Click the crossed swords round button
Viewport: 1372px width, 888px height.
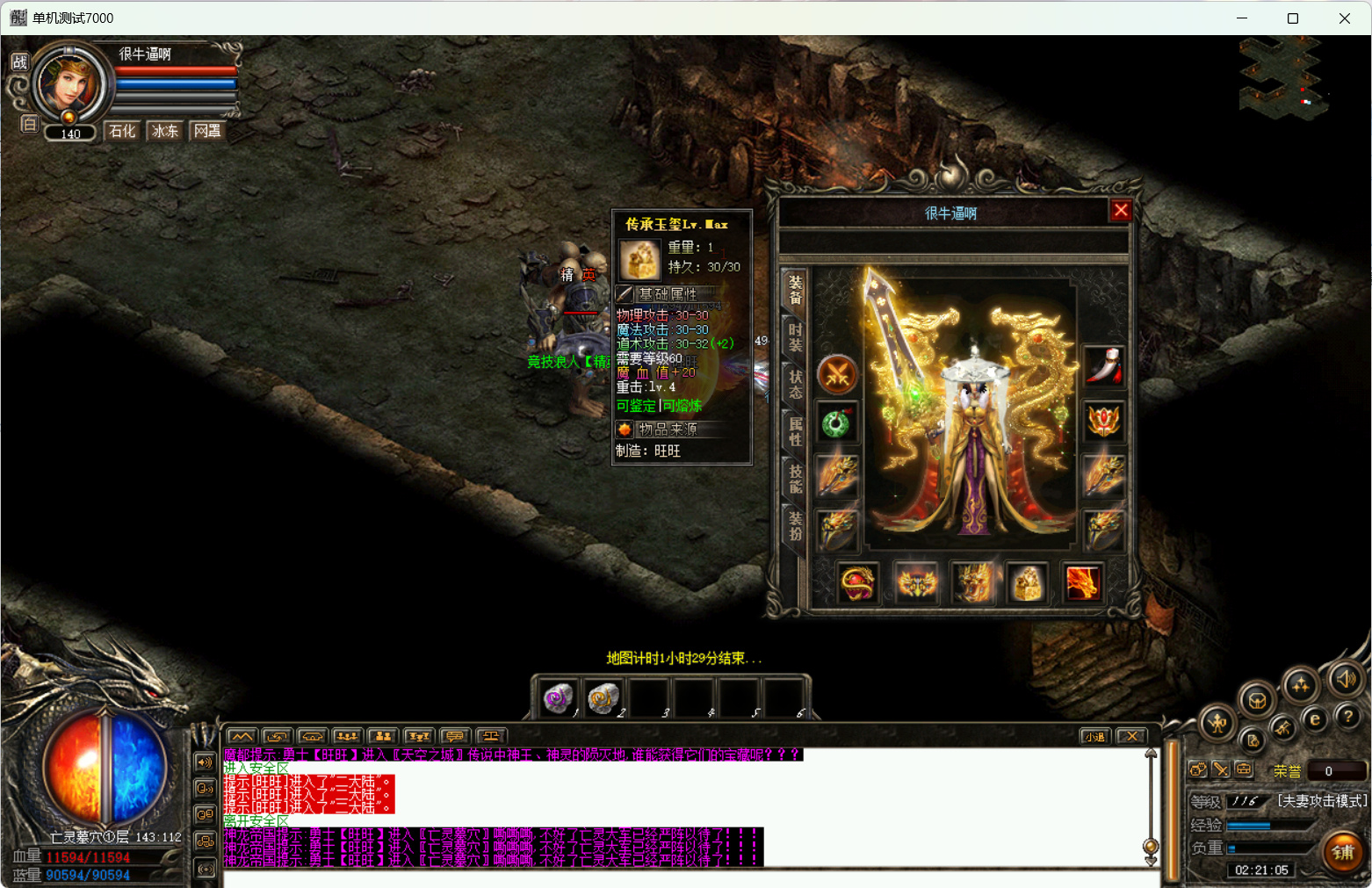[837, 375]
